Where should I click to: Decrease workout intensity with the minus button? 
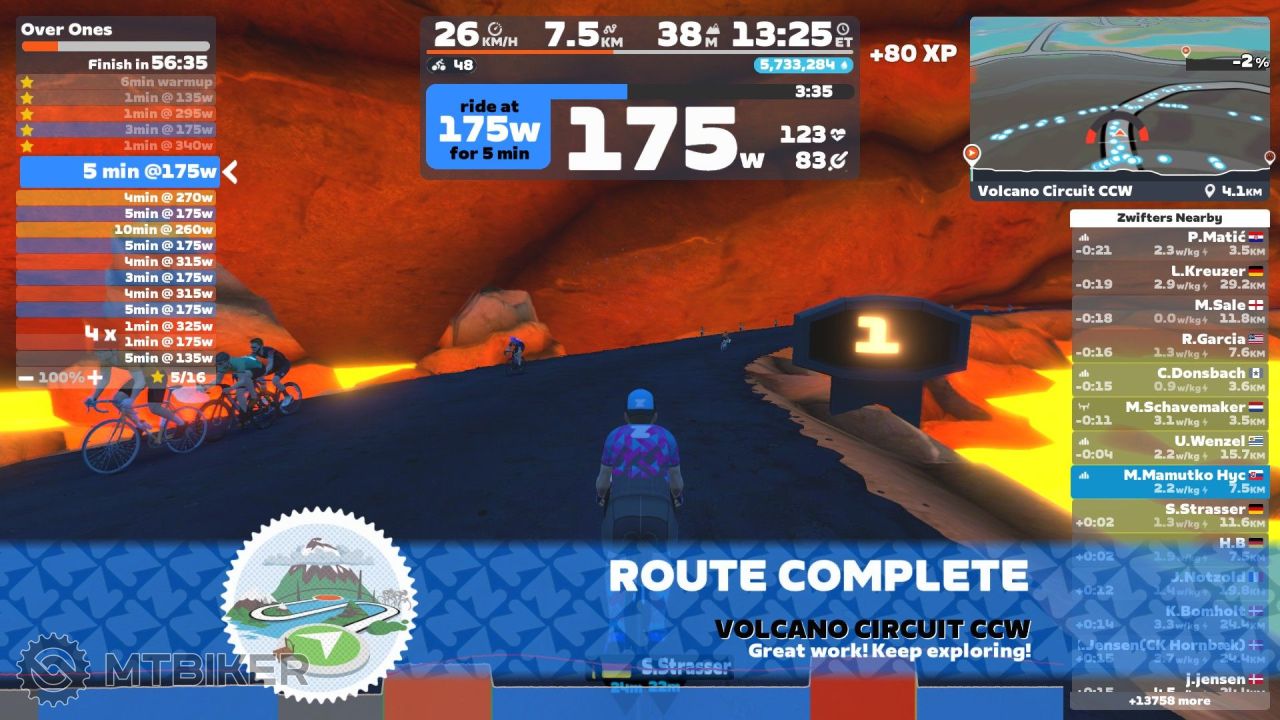[24, 378]
